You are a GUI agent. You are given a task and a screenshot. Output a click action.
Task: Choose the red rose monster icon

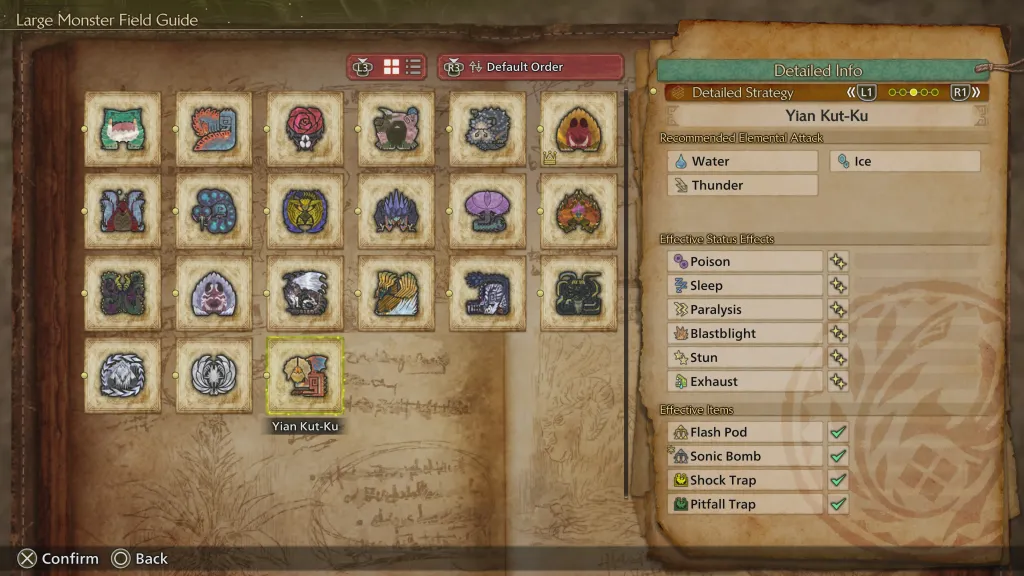pyautogui.click(x=305, y=129)
